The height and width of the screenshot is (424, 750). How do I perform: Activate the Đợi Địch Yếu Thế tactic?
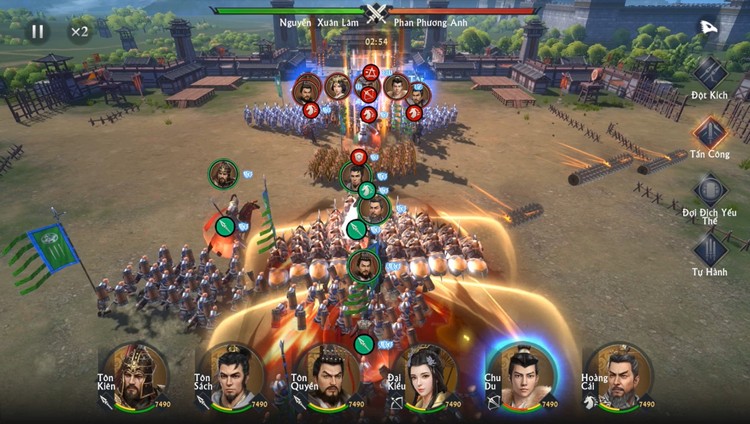(x=710, y=190)
